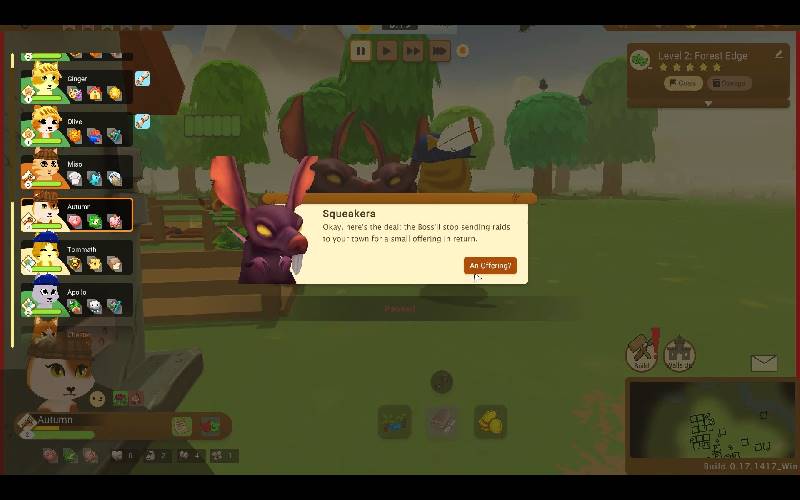Viewport: 800px width, 500px height.
Task: Expand the Forest Edge level panel
Action: pyautogui.click(x=708, y=103)
